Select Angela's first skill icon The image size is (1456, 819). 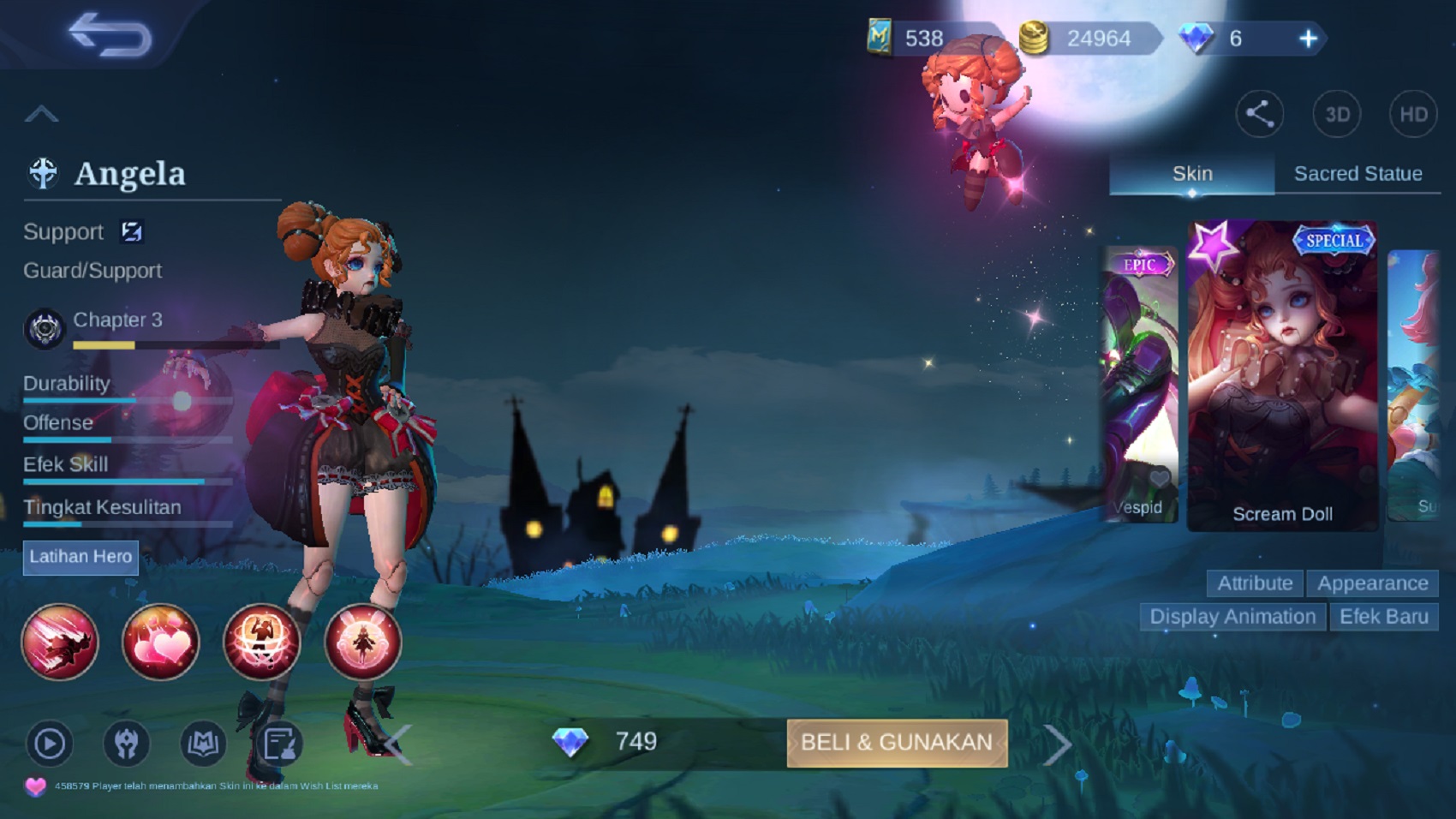[60, 643]
